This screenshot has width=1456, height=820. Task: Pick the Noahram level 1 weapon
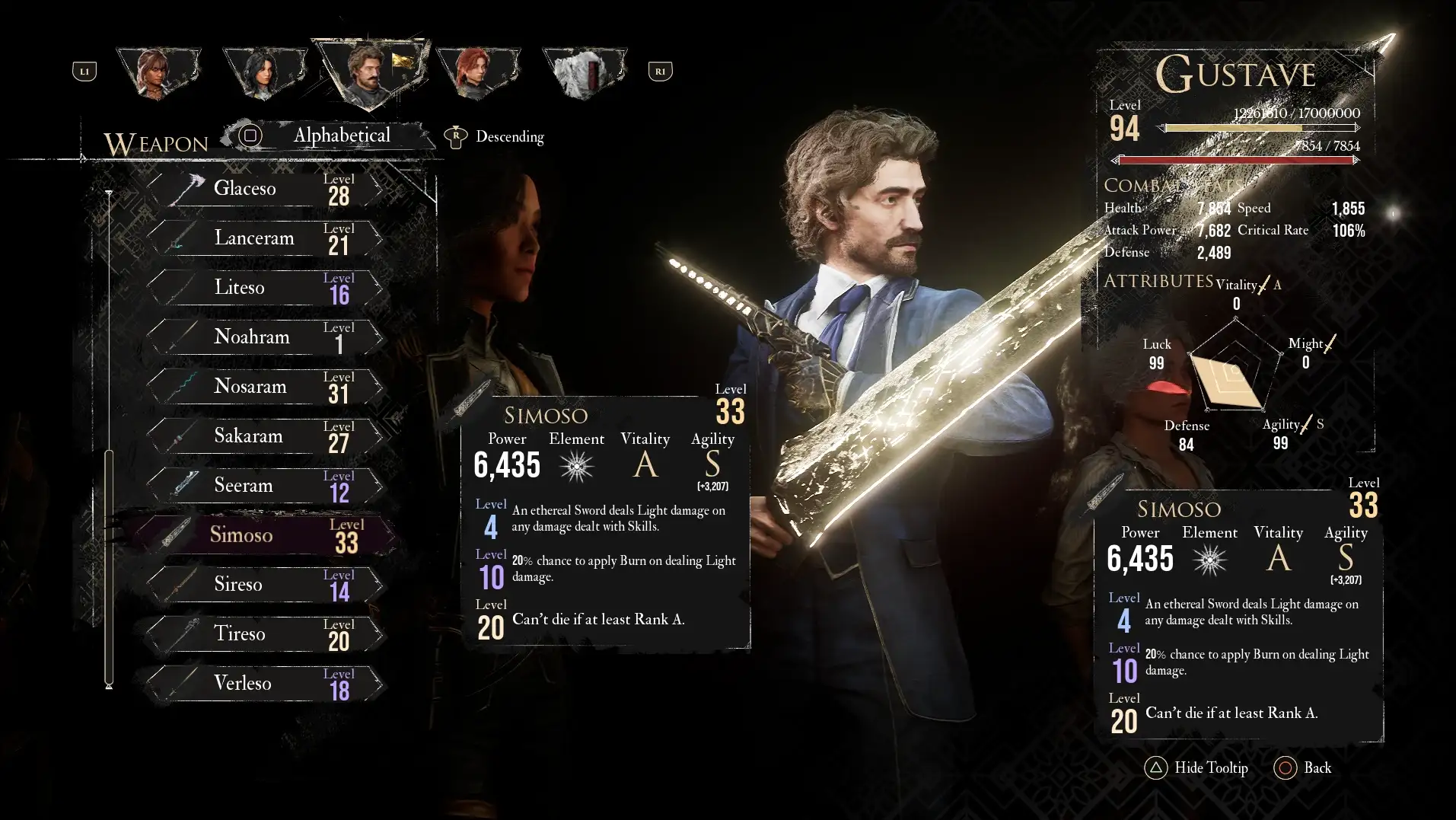pyautogui.click(x=263, y=337)
